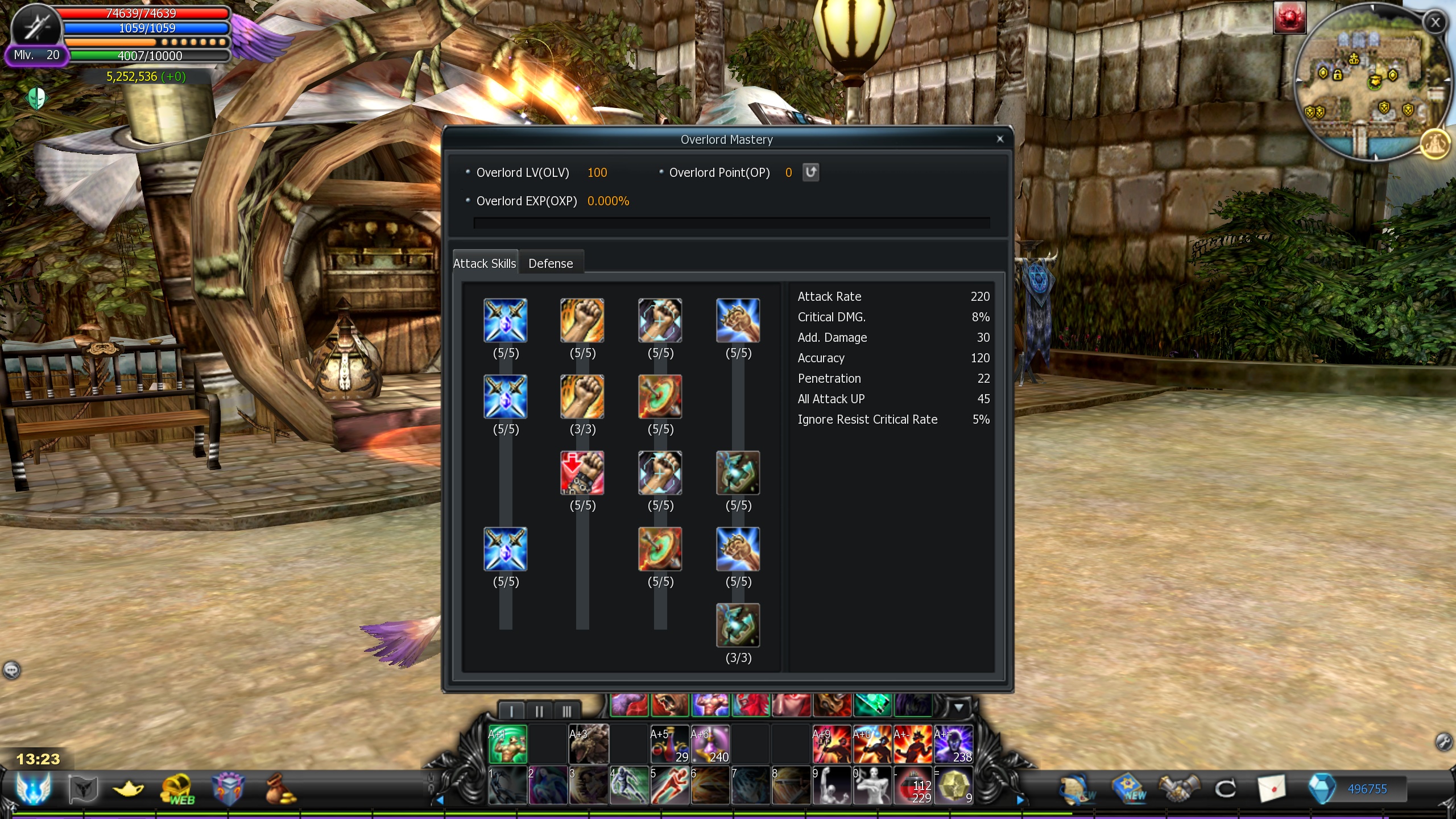Click the golden magic lamp icon
This screenshot has width=1456, height=819.
coord(129,789)
